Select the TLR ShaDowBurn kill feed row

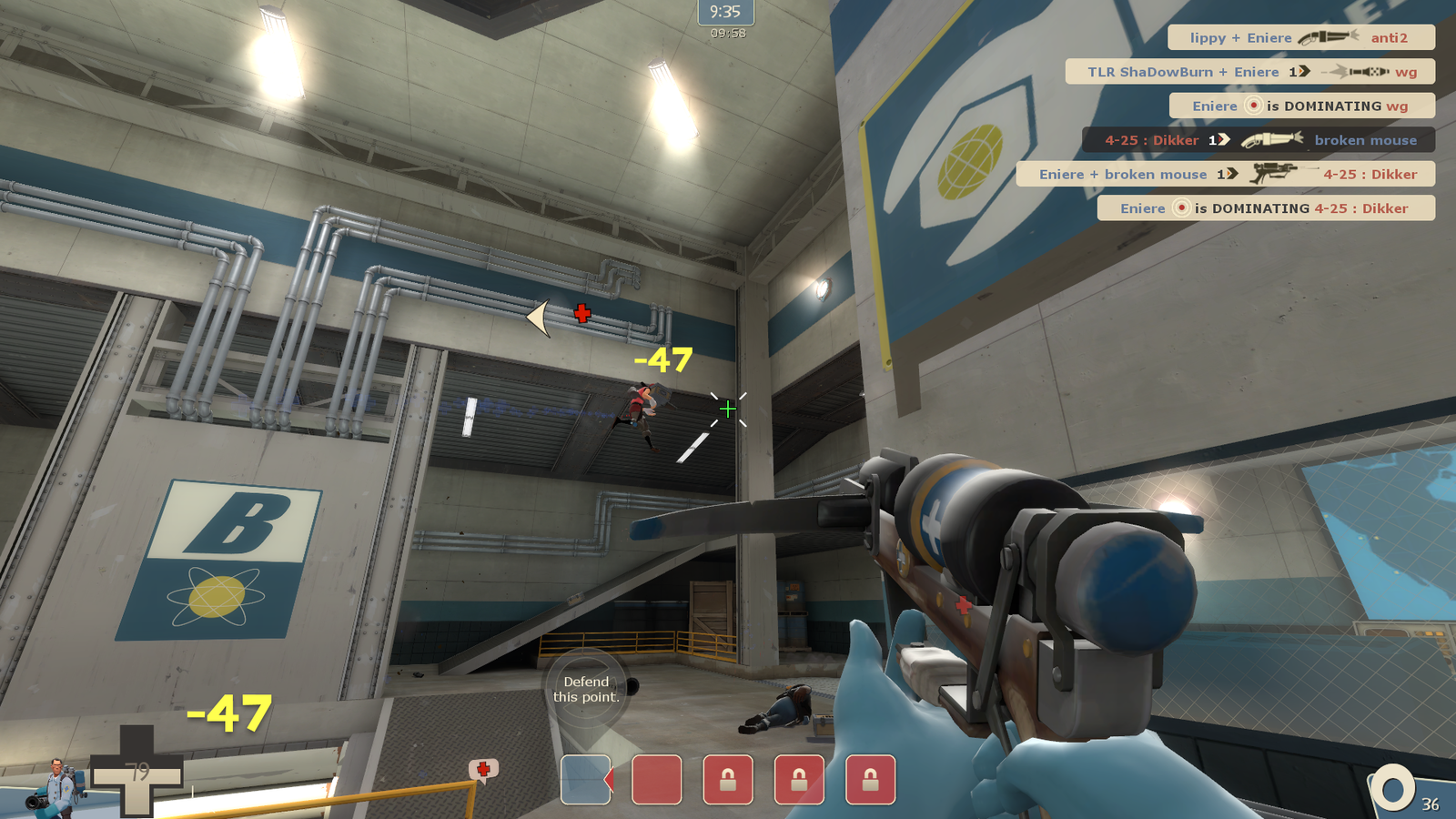coord(1249,72)
